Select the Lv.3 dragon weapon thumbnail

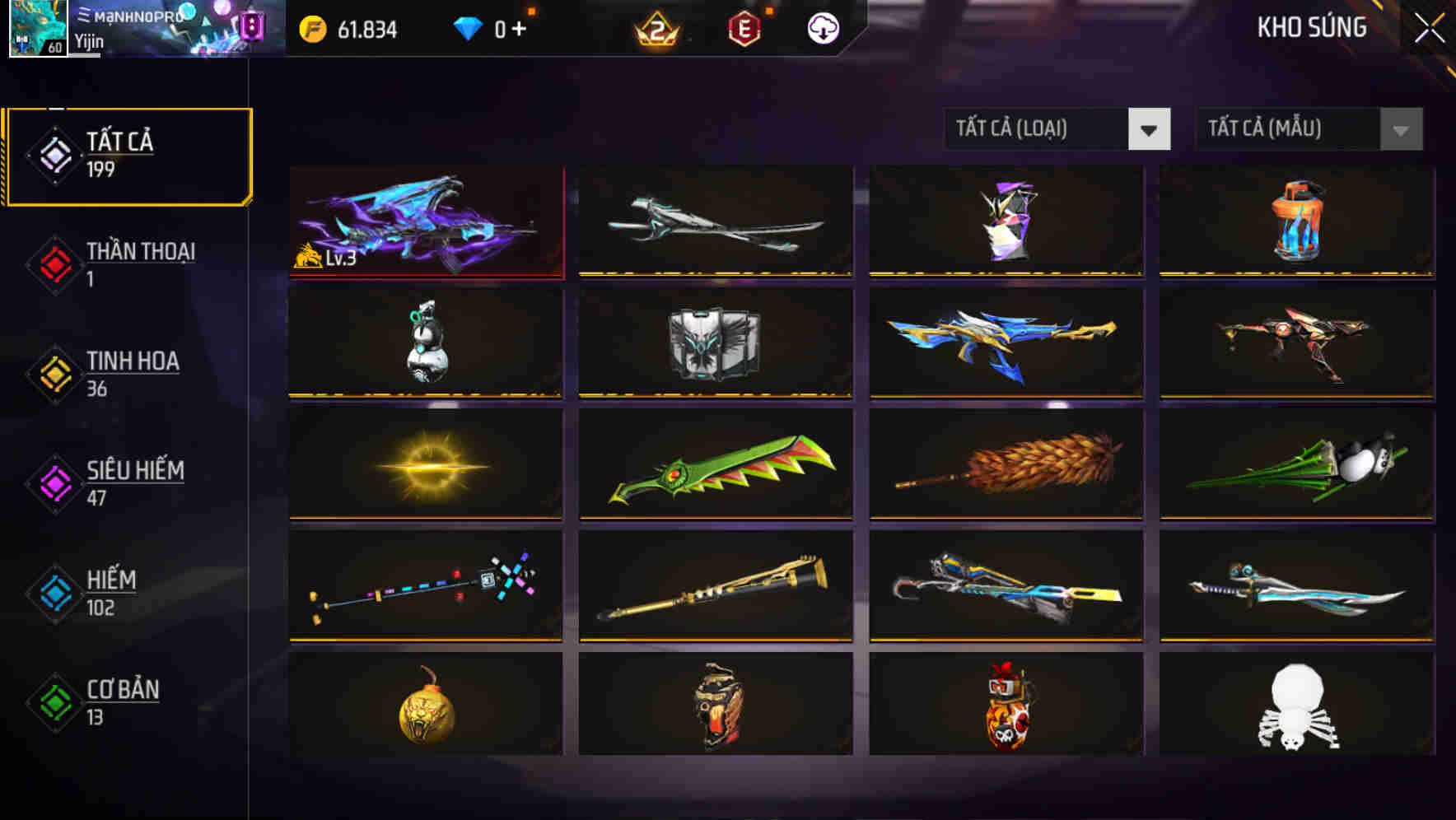(425, 222)
